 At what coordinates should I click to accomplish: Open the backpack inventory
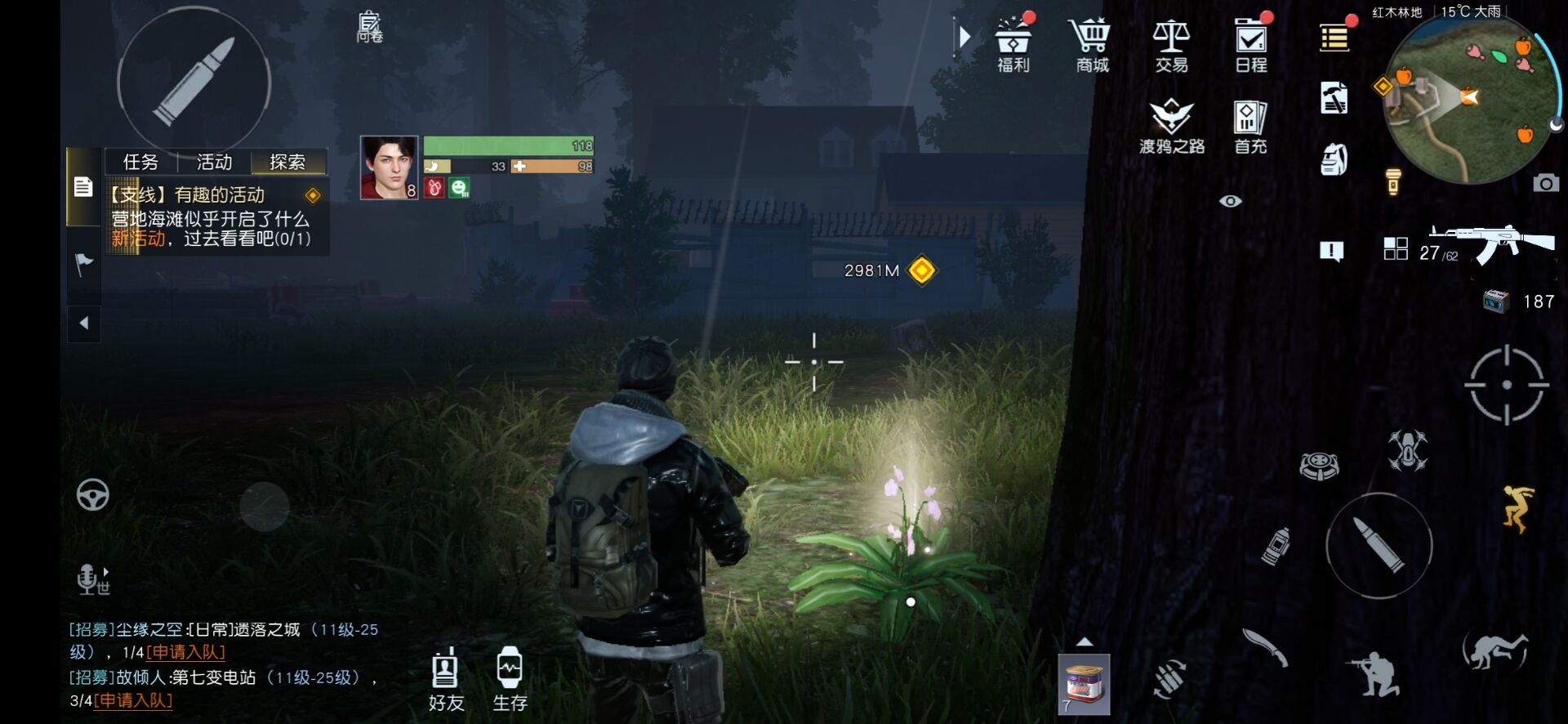[x=1334, y=159]
